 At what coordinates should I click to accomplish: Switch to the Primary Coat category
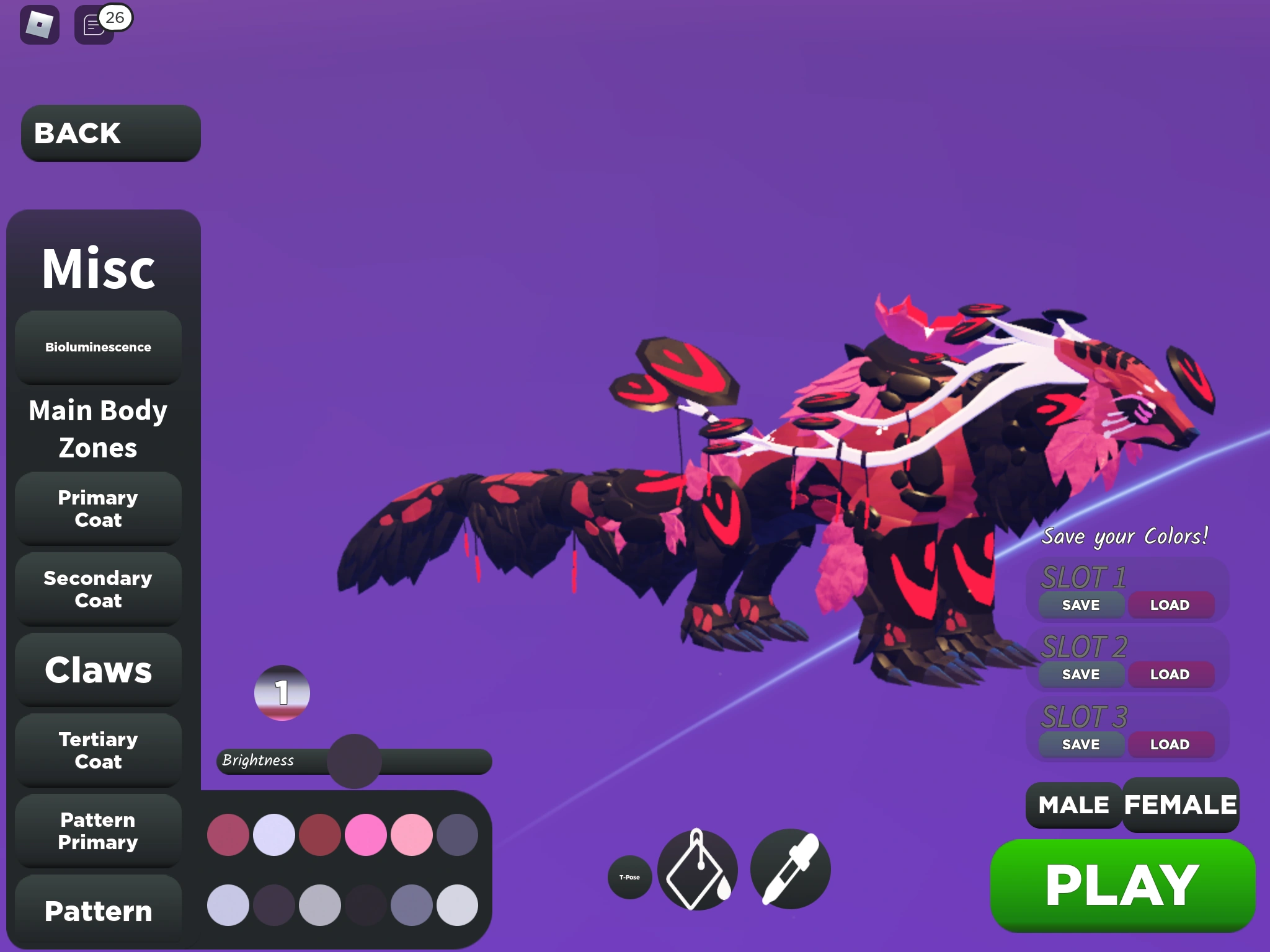tap(97, 509)
